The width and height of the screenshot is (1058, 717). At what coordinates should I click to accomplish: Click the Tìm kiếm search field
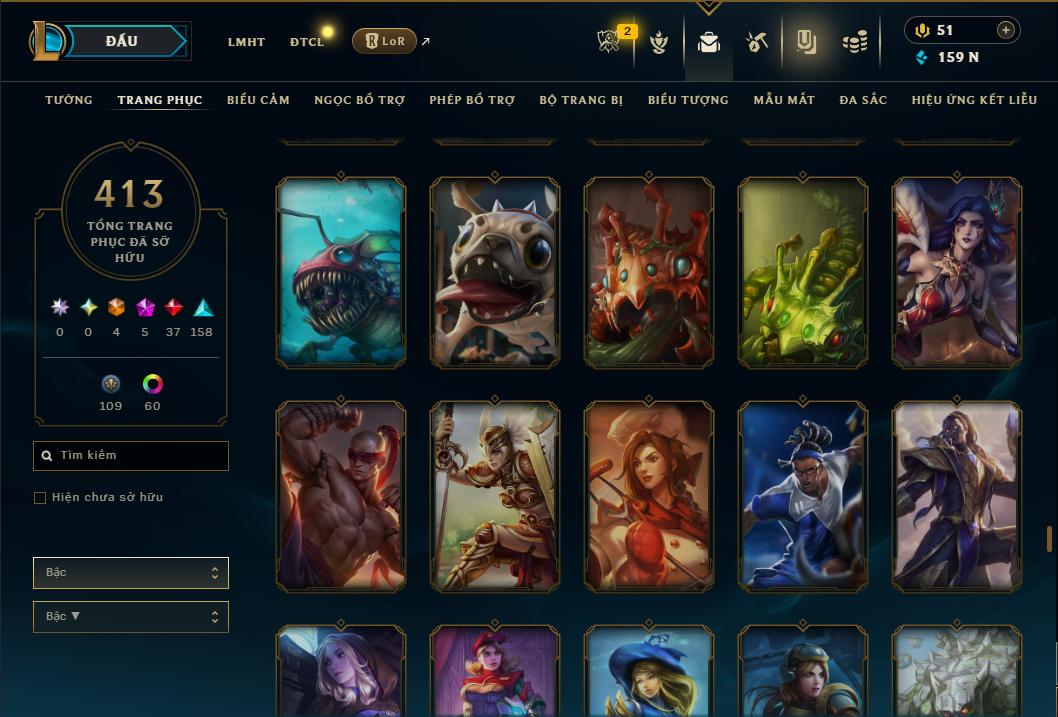coord(131,456)
